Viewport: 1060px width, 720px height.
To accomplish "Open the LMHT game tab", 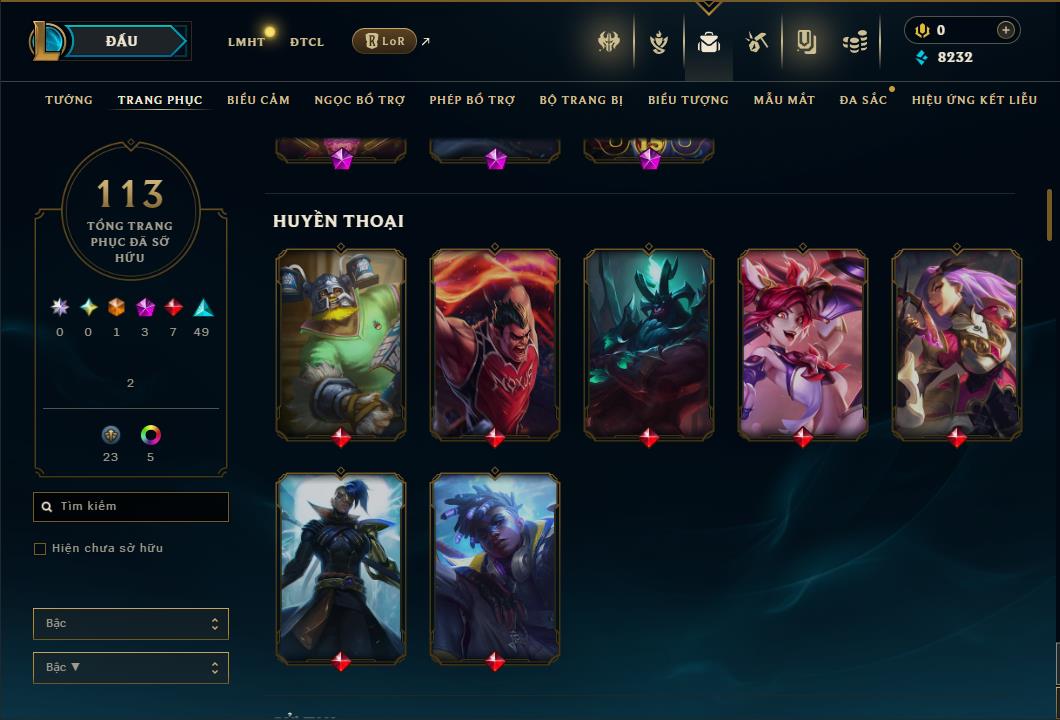I will pyautogui.click(x=246, y=42).
